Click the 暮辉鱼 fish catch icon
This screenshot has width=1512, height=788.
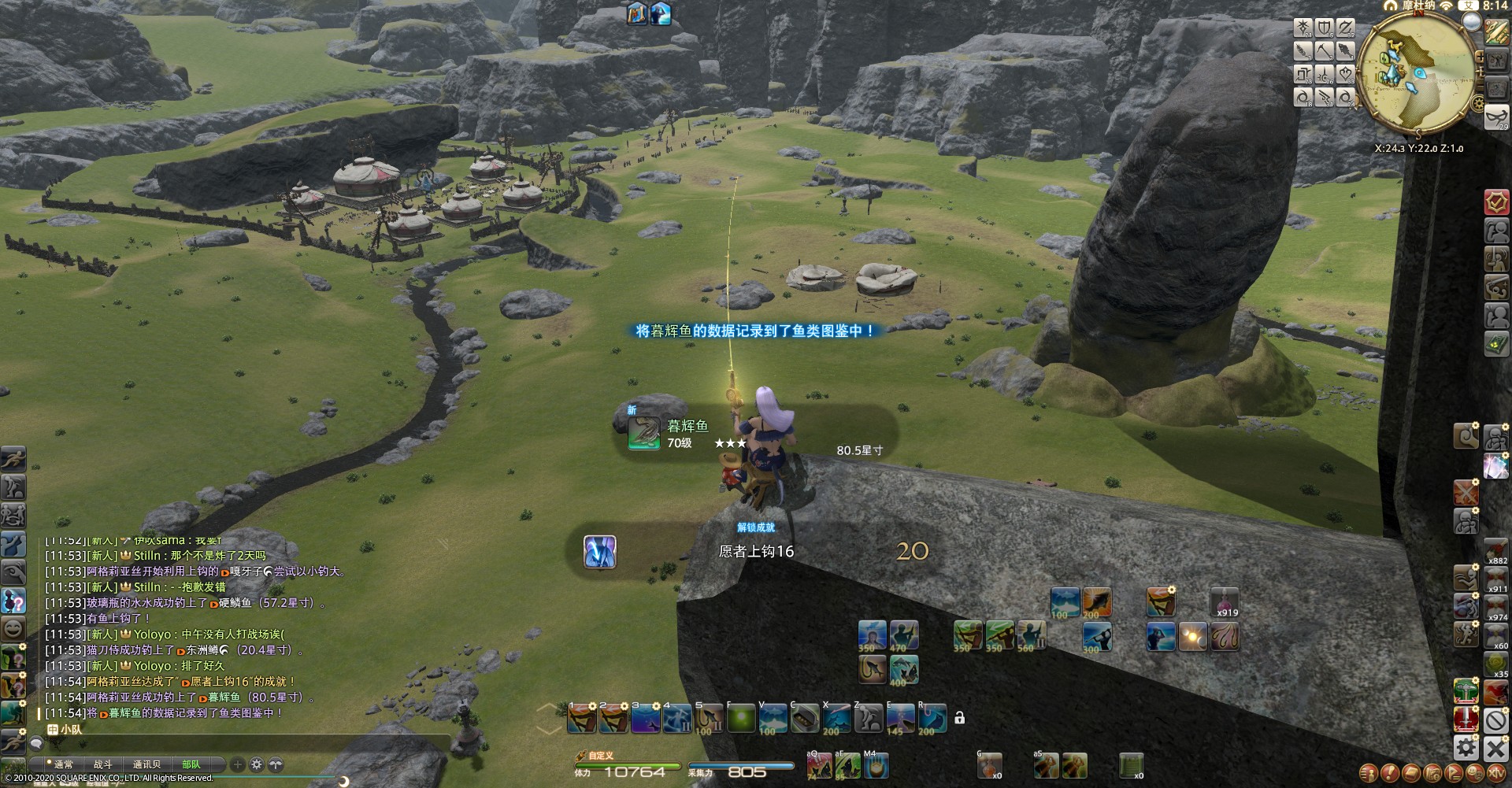pos(643,434)
